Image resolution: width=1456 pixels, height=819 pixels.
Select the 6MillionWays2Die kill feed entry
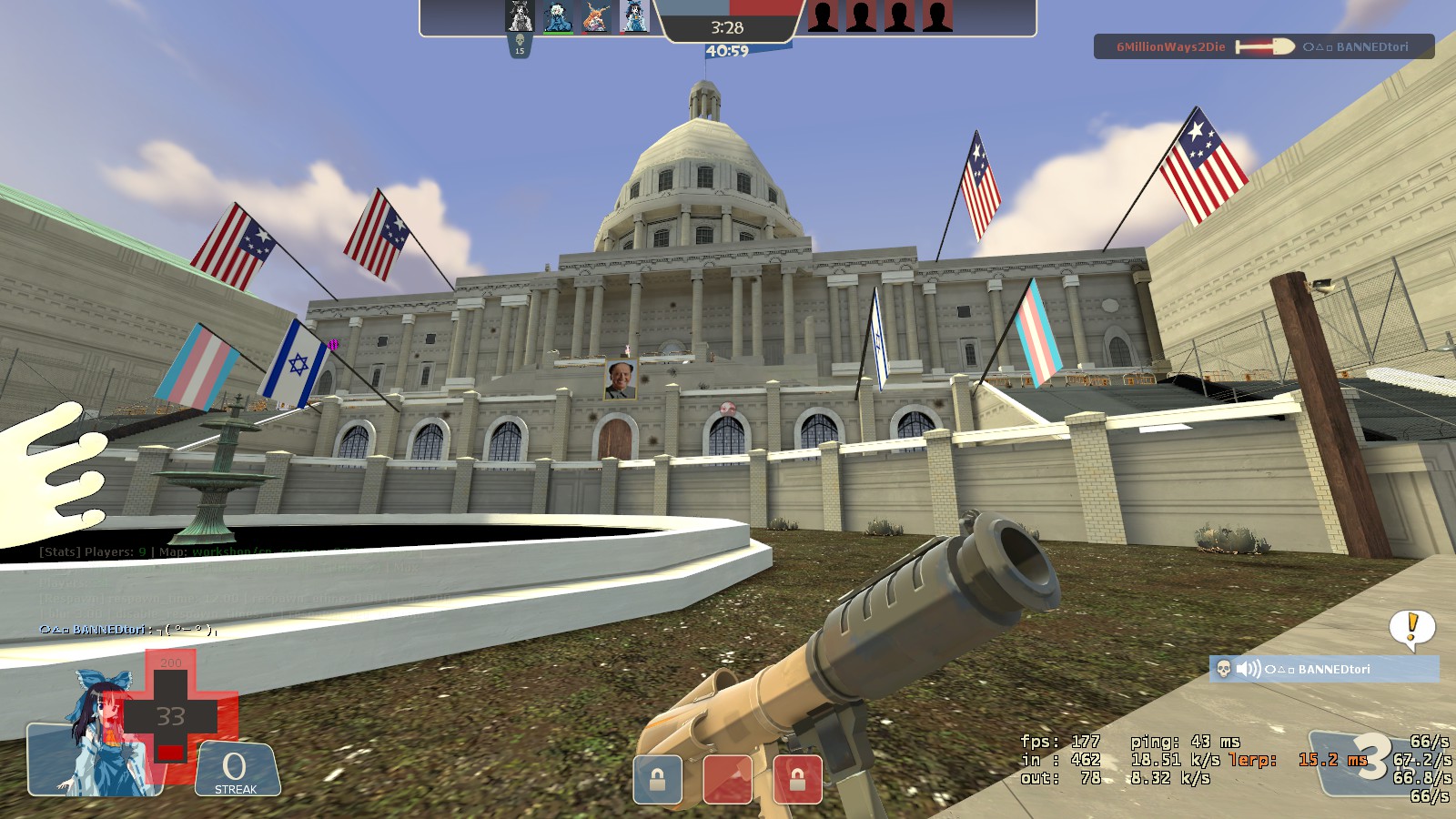pos(1263,46)
